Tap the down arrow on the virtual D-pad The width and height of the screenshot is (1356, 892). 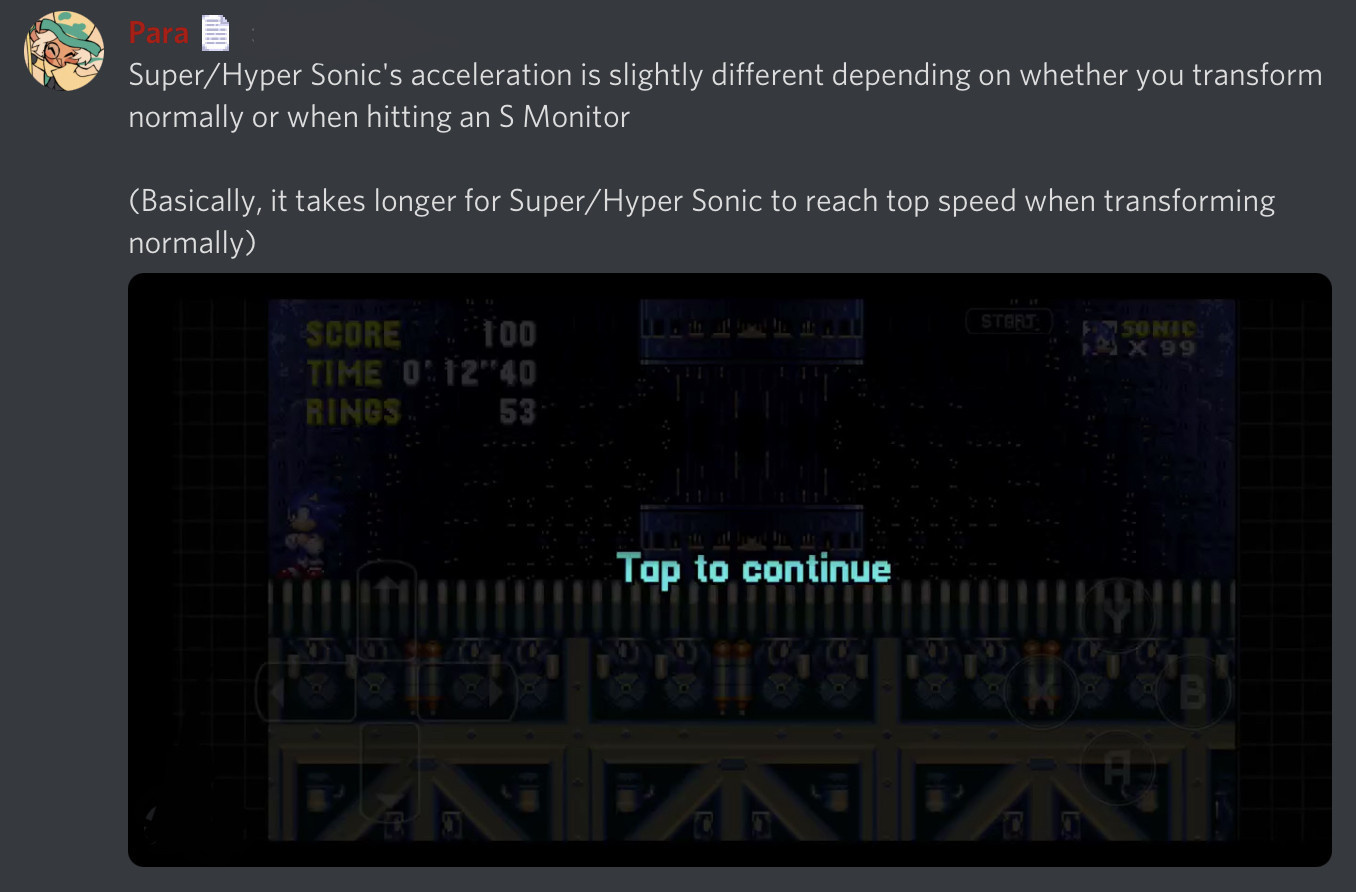click(388, 798)
